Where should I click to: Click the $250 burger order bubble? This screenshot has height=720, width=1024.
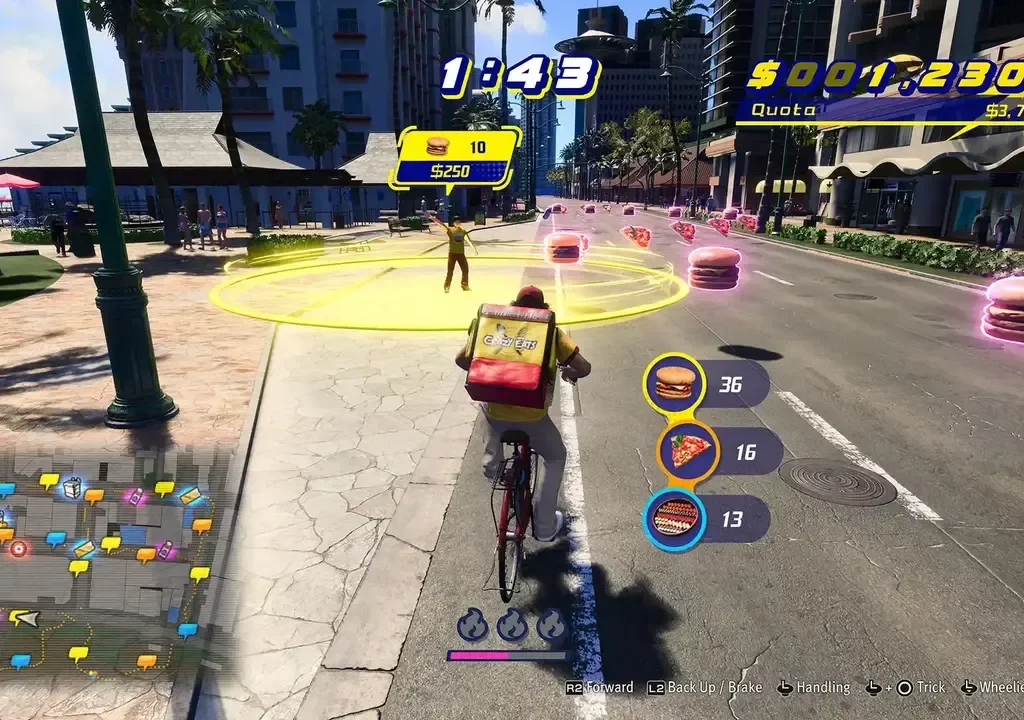coord(456,157)
